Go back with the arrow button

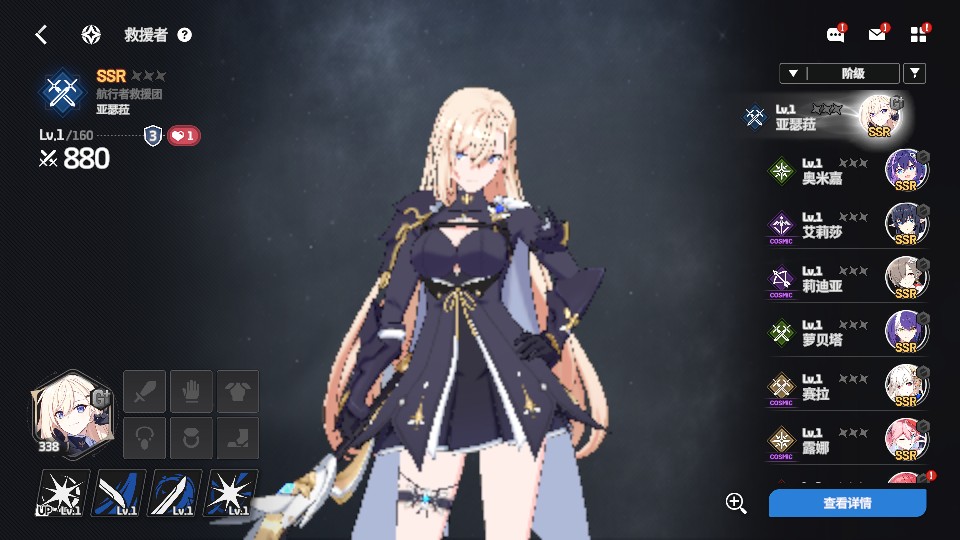click(x=41, y=35)
